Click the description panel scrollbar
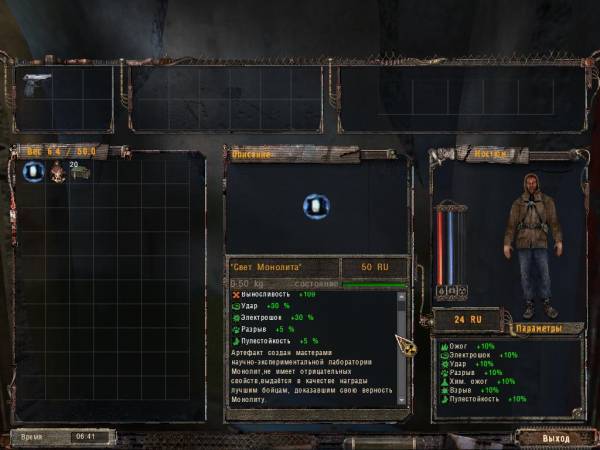Screen dimensions: 600x450 point(402,343)
